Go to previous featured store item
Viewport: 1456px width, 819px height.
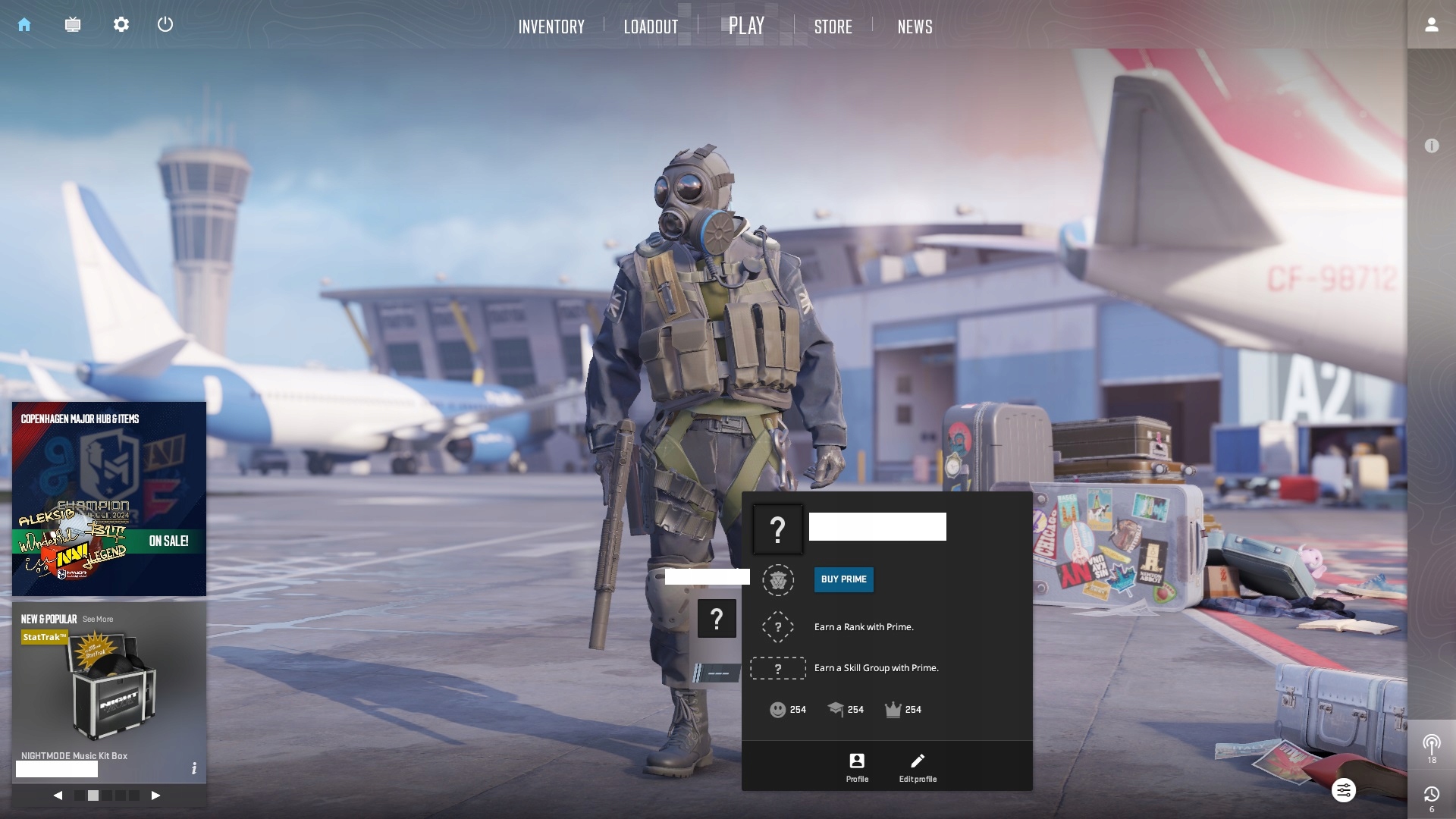(58, 795)
